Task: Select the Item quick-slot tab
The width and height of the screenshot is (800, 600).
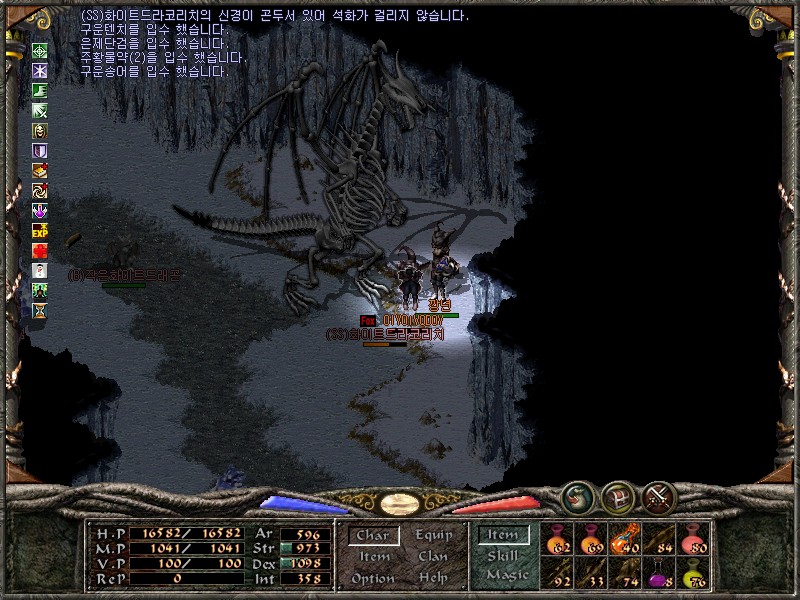Action: pyautogui.click(x=503, y=536)
